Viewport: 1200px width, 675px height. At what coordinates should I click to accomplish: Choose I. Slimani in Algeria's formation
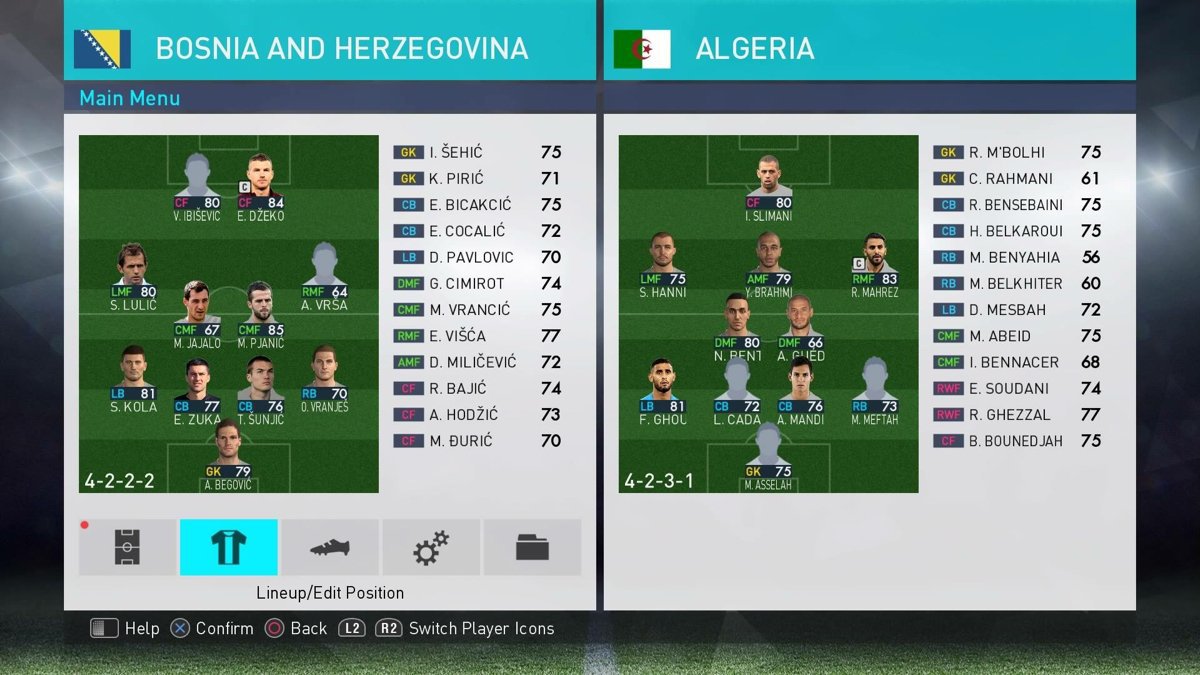tap(768, 182)
